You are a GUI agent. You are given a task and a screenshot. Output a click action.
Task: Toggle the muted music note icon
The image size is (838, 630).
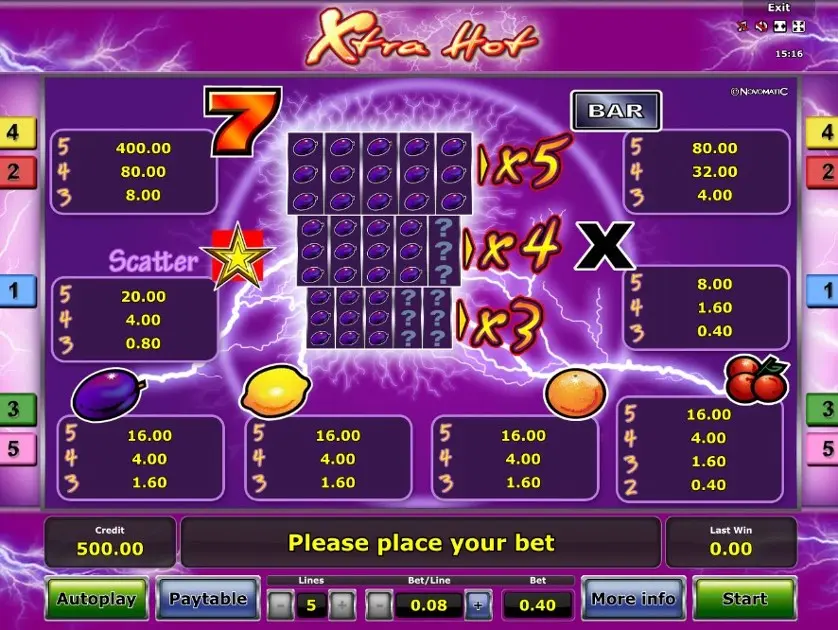743,26
